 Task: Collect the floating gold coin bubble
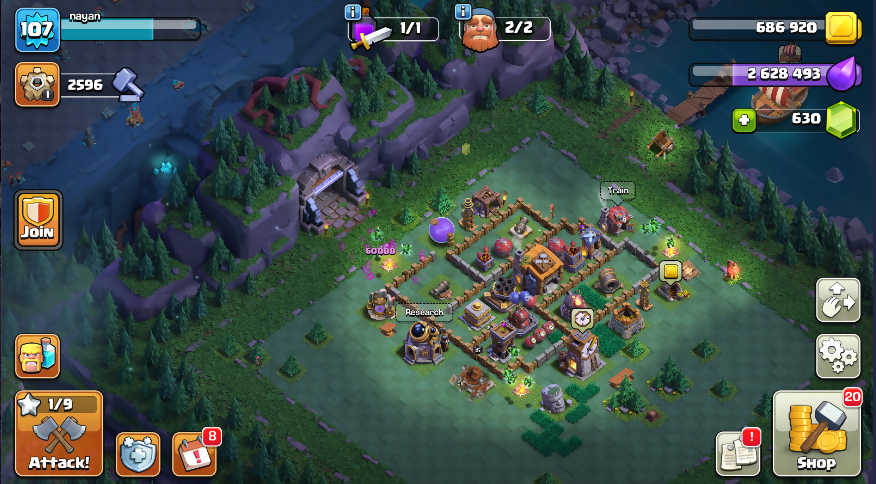(670, 270)
